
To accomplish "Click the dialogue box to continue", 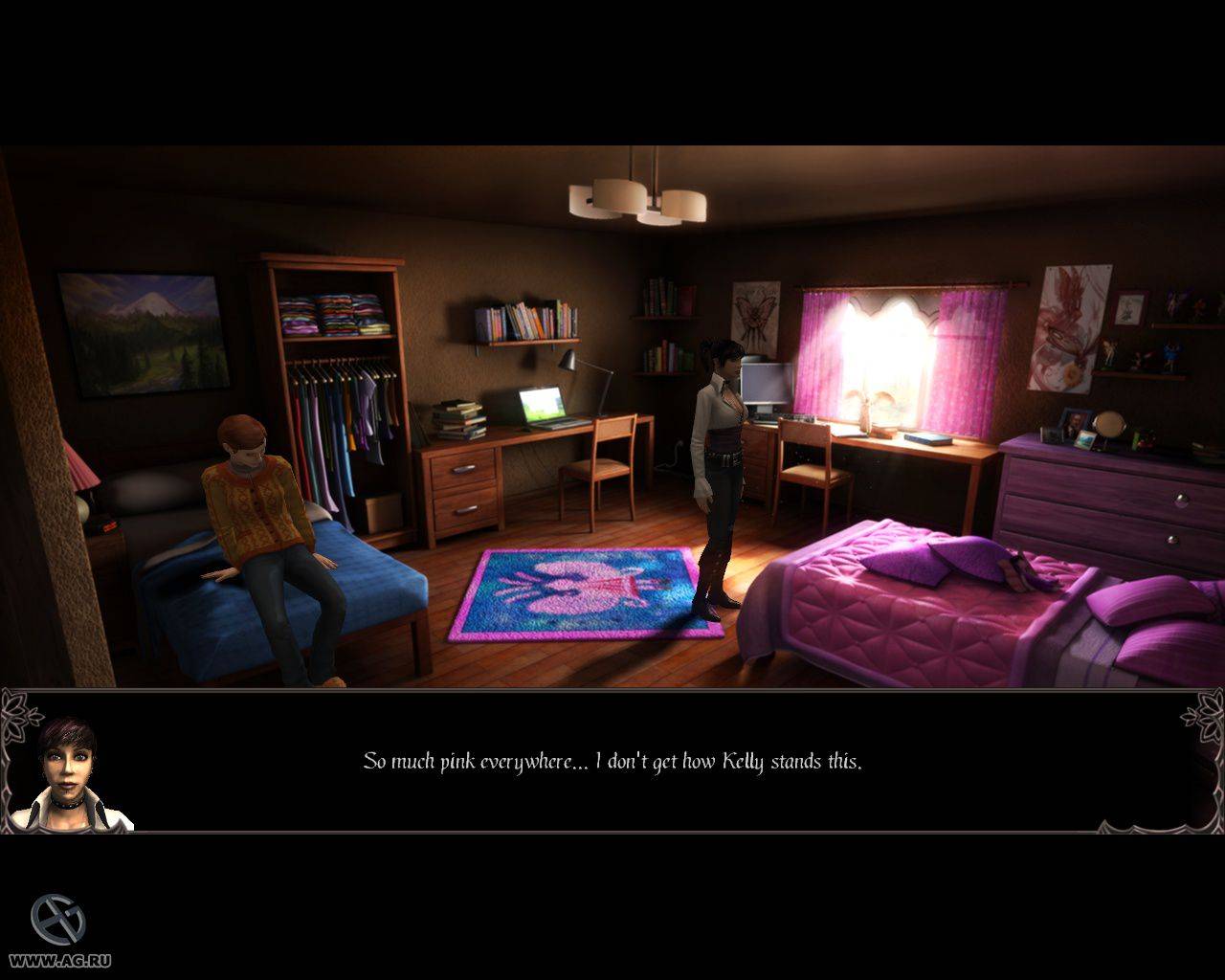I will (612, 762).
